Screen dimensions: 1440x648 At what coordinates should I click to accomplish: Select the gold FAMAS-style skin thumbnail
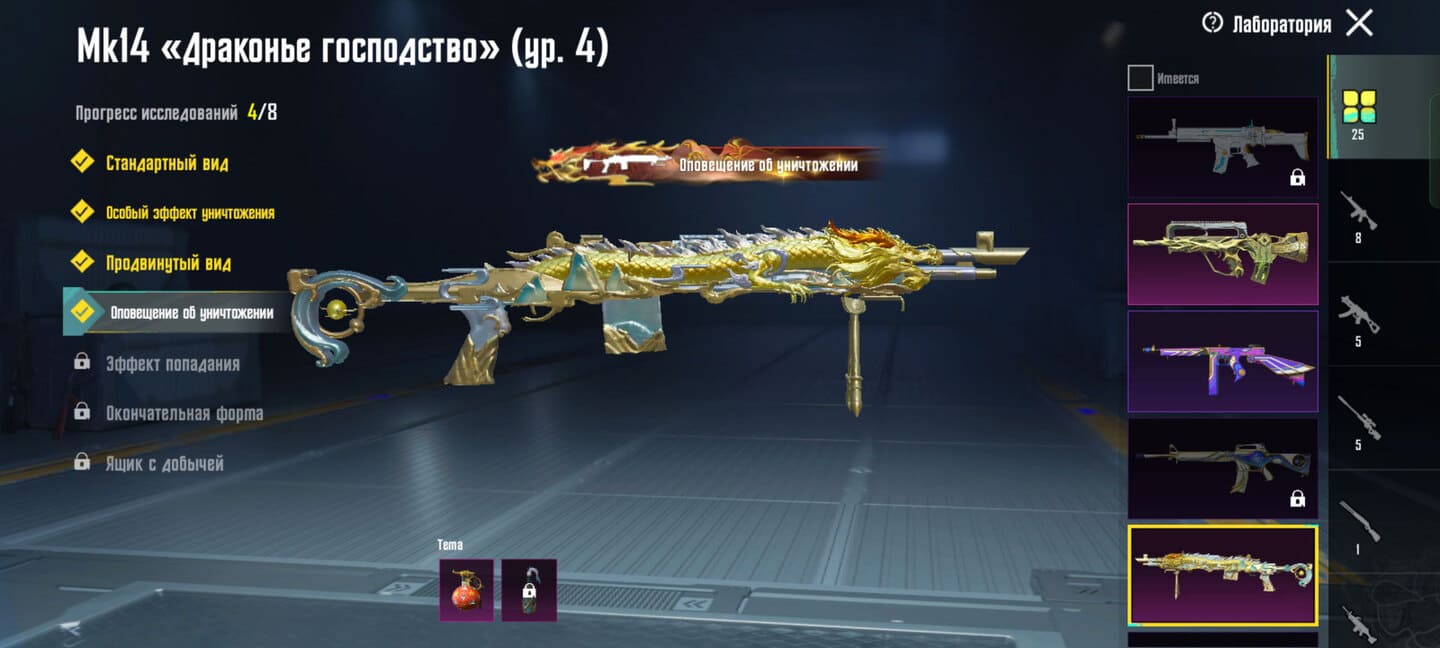[x=1222, y=254]
